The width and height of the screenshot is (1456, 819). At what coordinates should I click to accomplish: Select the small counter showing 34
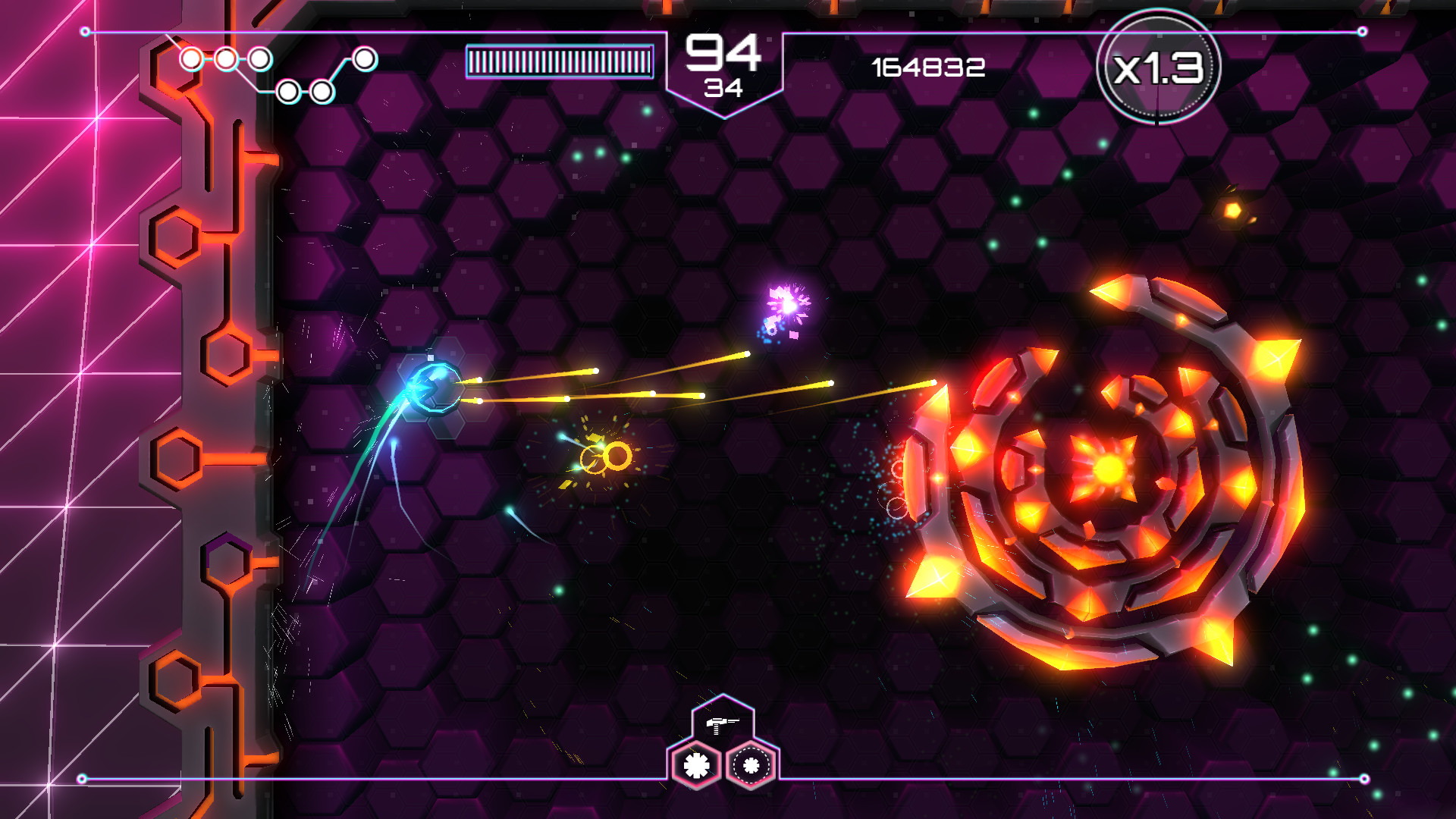tap(724, 86)
